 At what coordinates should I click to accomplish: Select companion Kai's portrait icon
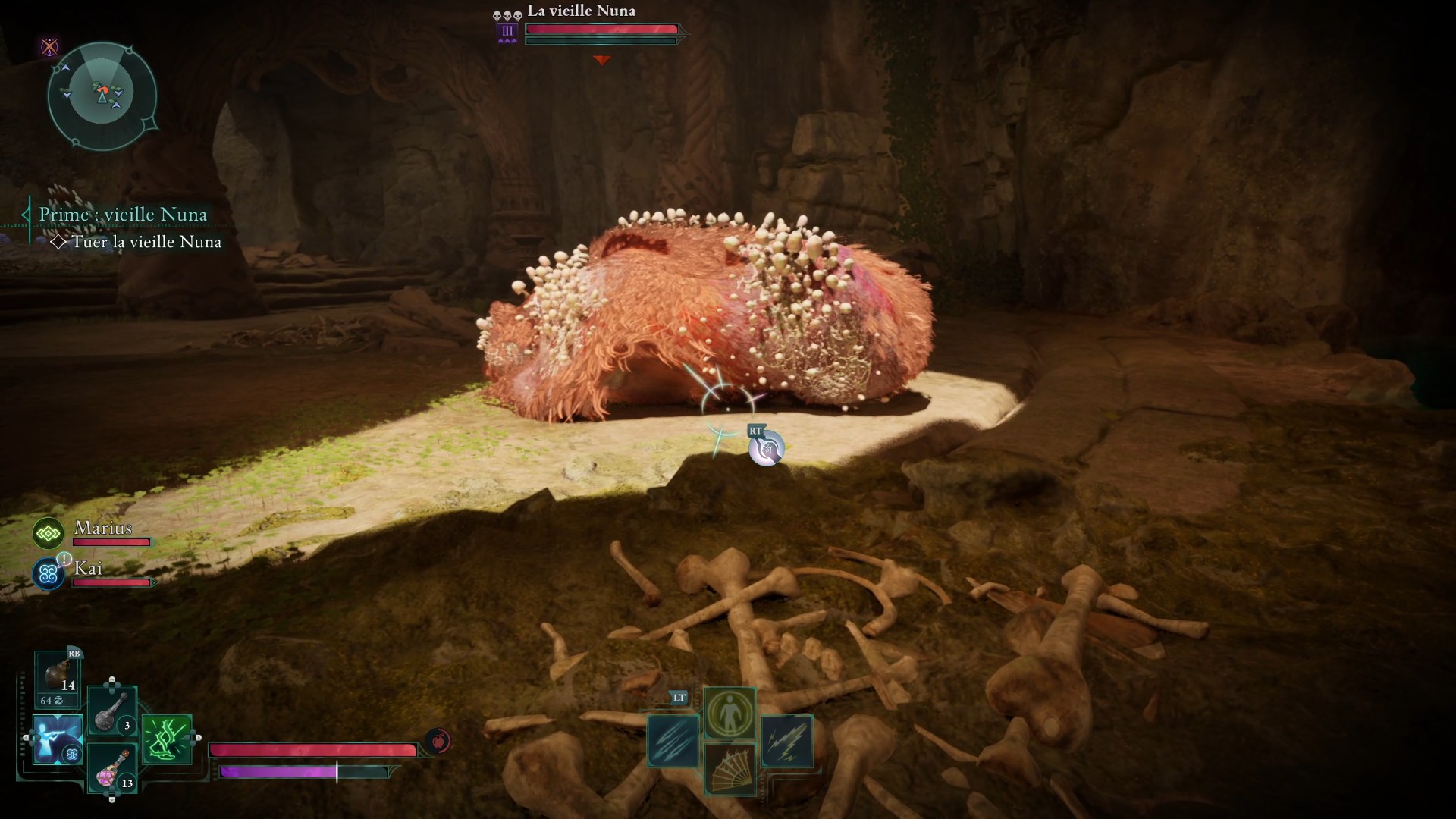(49, 574)
